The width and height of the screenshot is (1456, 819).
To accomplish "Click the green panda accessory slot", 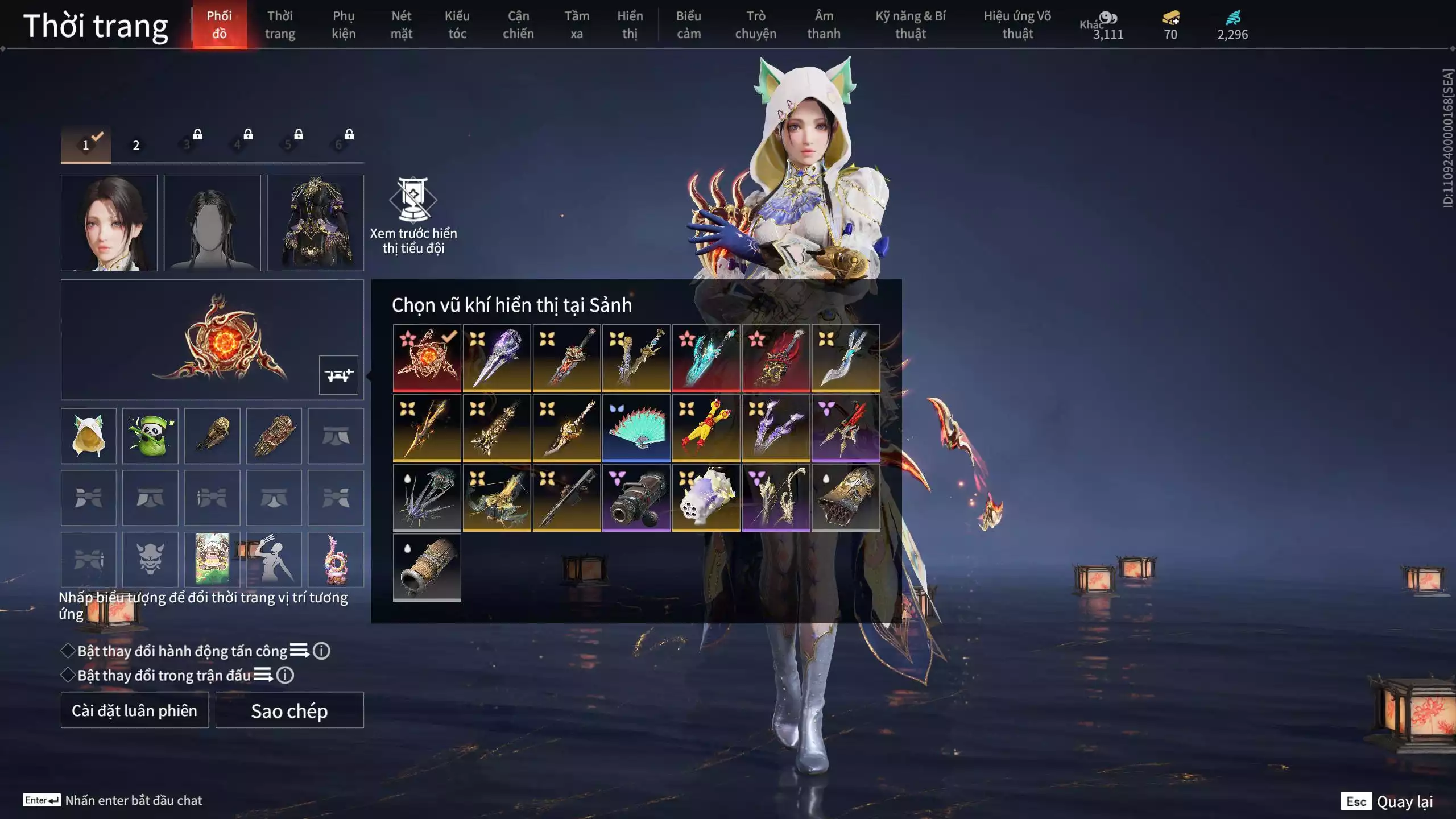I will (x=150, y=436).
